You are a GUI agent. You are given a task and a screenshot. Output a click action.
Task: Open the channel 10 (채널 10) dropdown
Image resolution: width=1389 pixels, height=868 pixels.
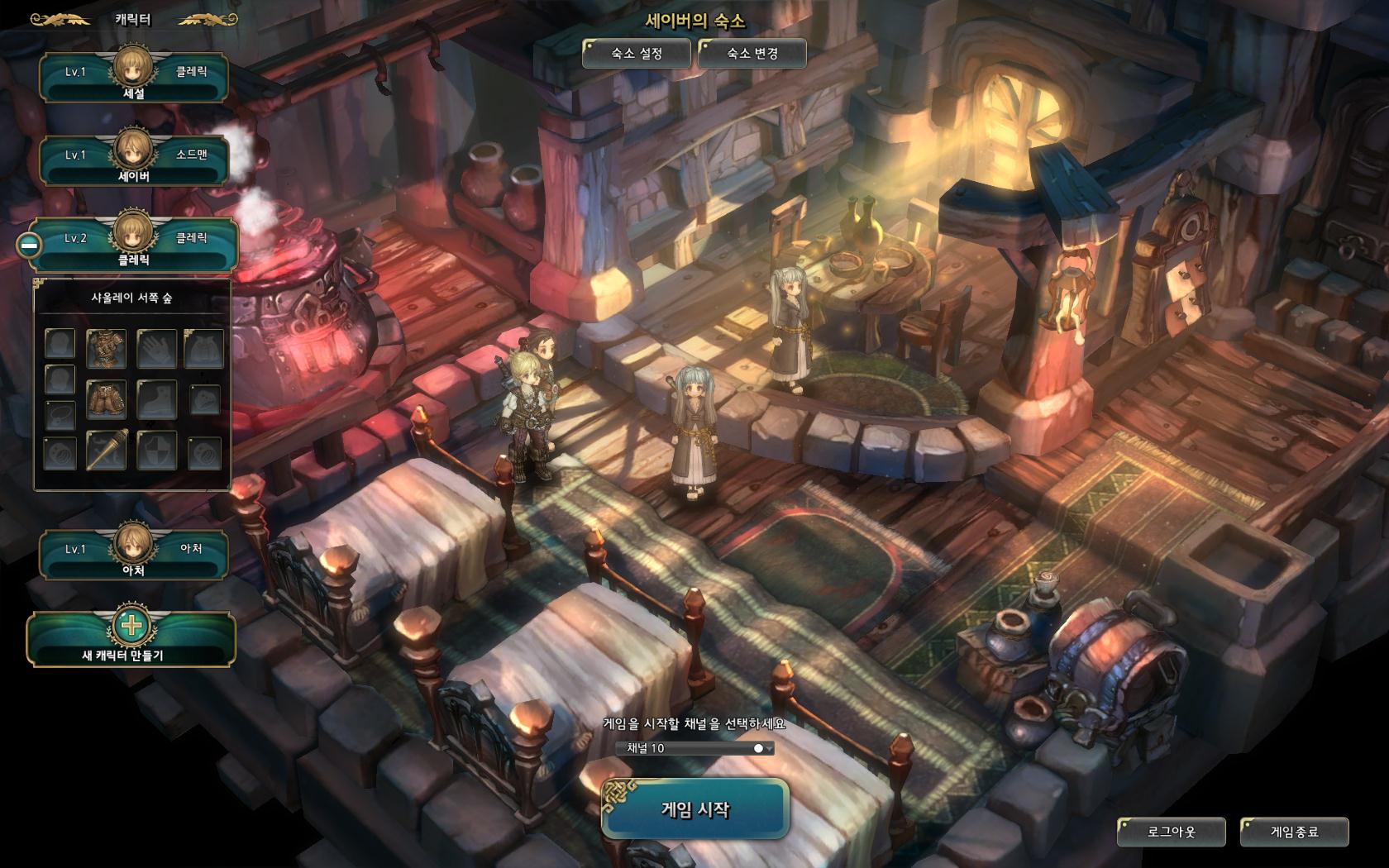pos(695,748)
